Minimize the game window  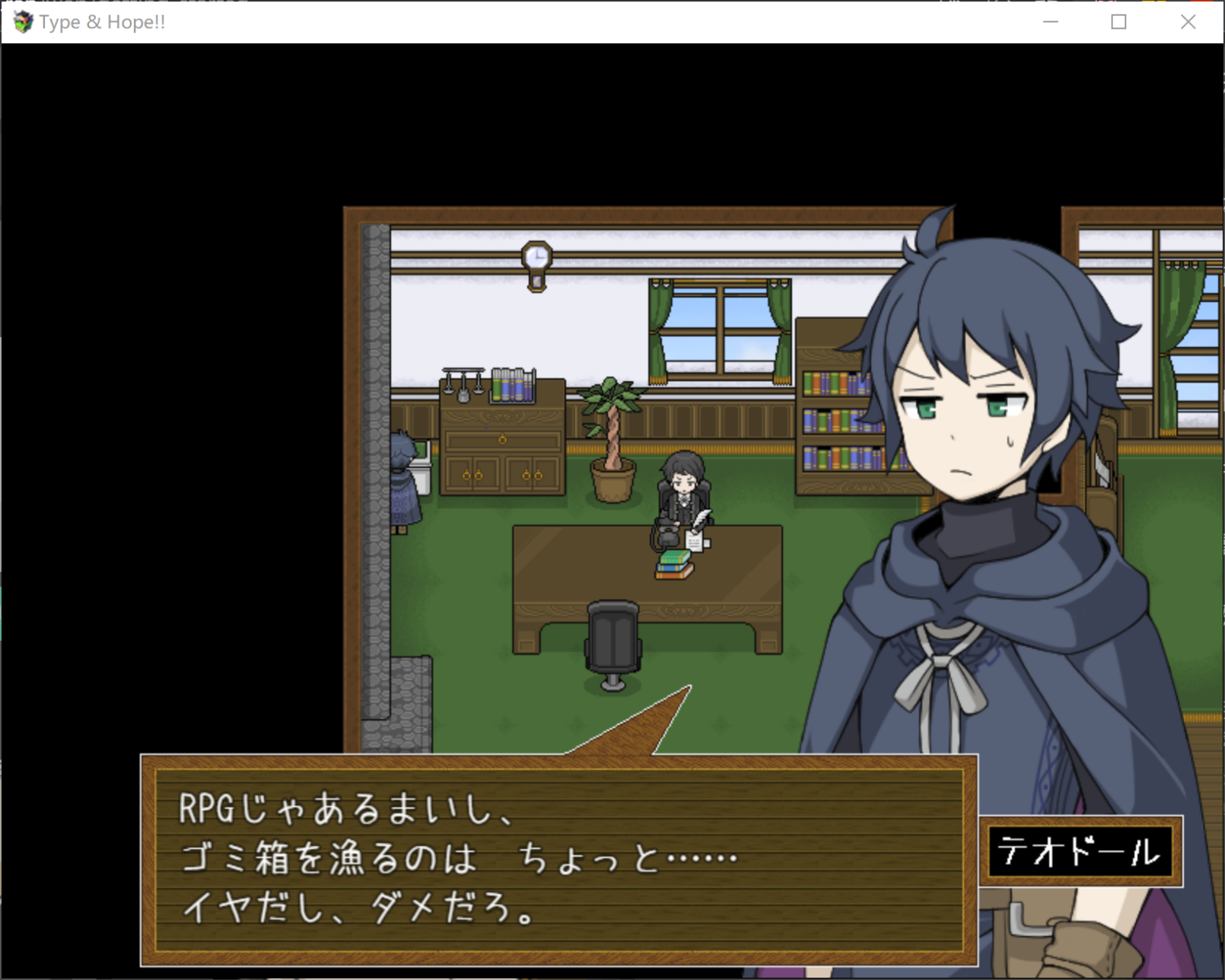tap(1051, 22)
